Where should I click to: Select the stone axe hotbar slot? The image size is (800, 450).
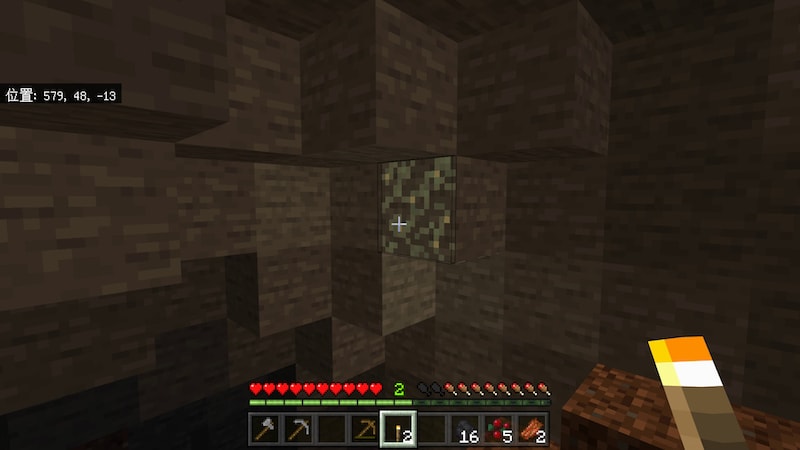(x=264, y=430)
